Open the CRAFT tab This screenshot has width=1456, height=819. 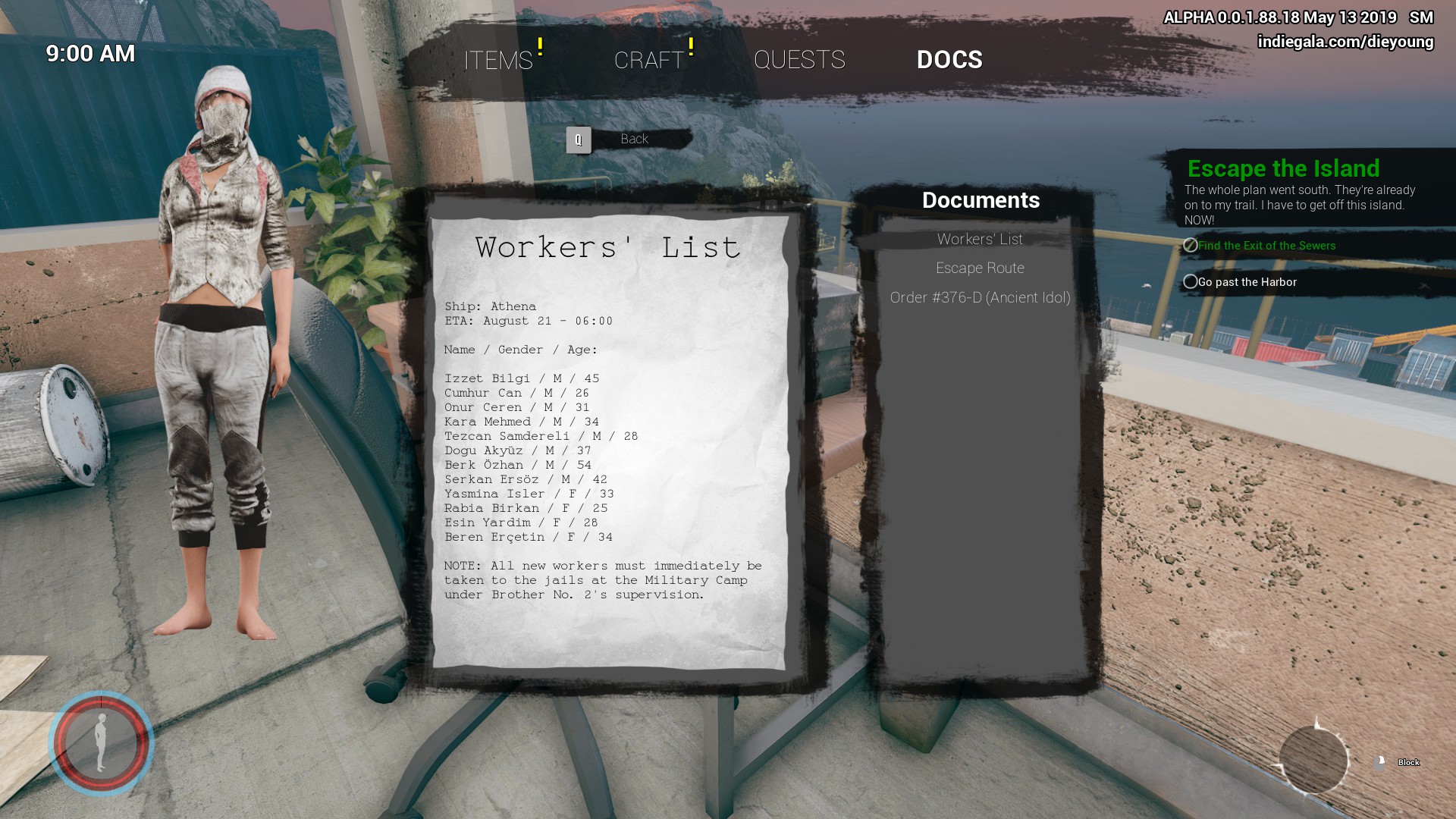[x=649, y=60]
